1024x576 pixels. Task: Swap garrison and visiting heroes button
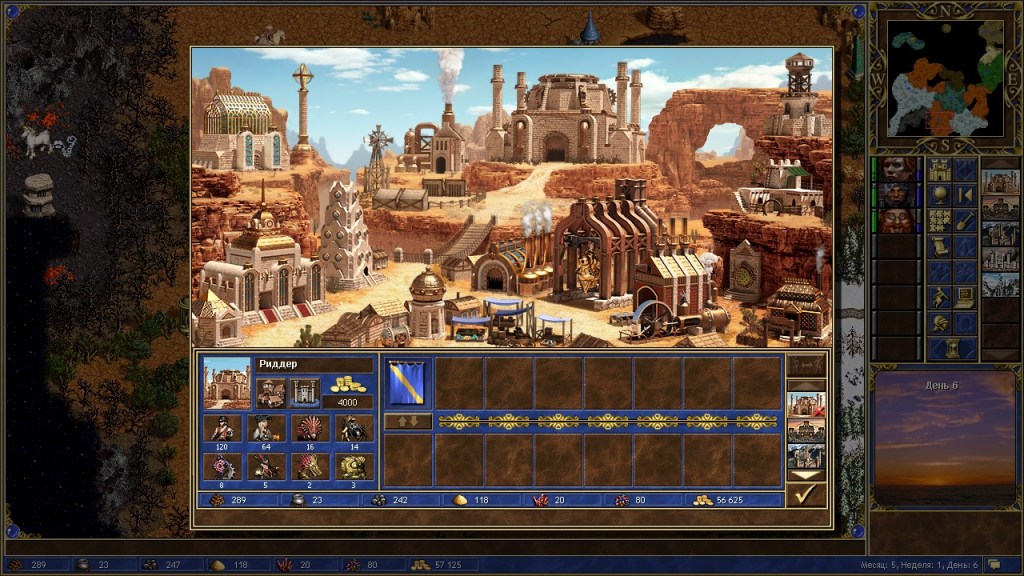[x=407, y=421]
